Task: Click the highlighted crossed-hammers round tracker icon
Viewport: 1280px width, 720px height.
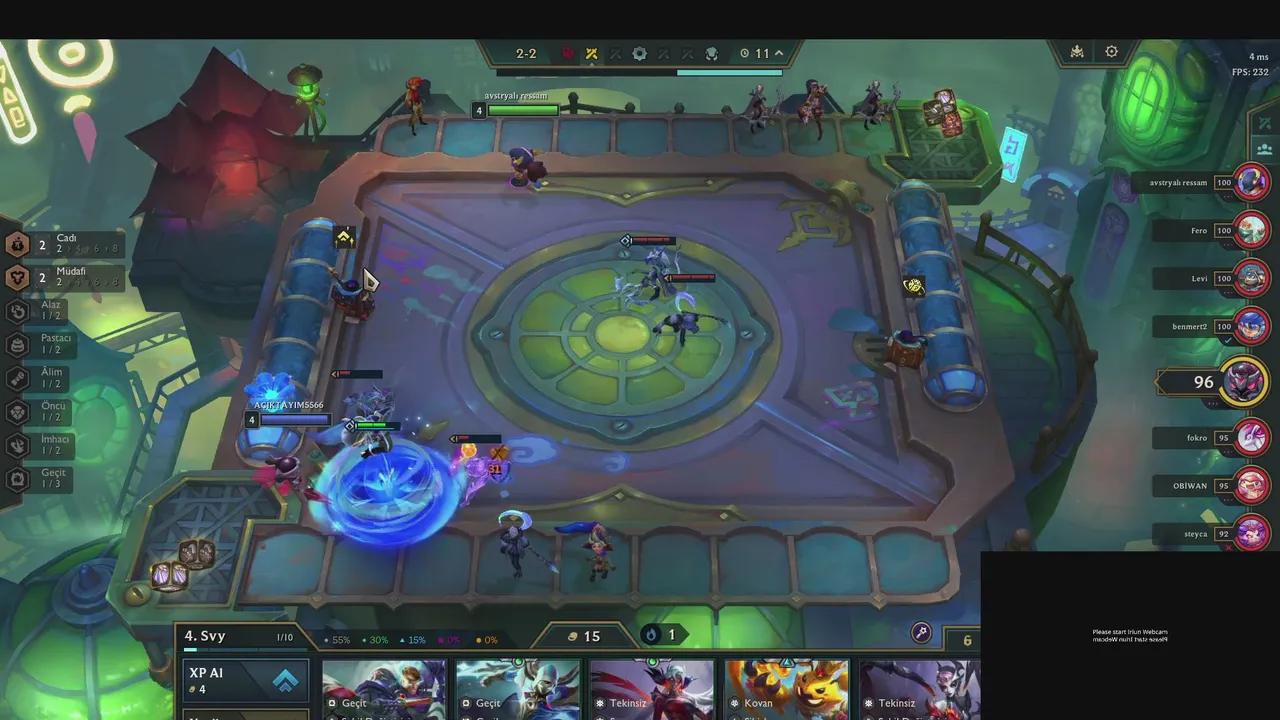Action: coord(591,54)
